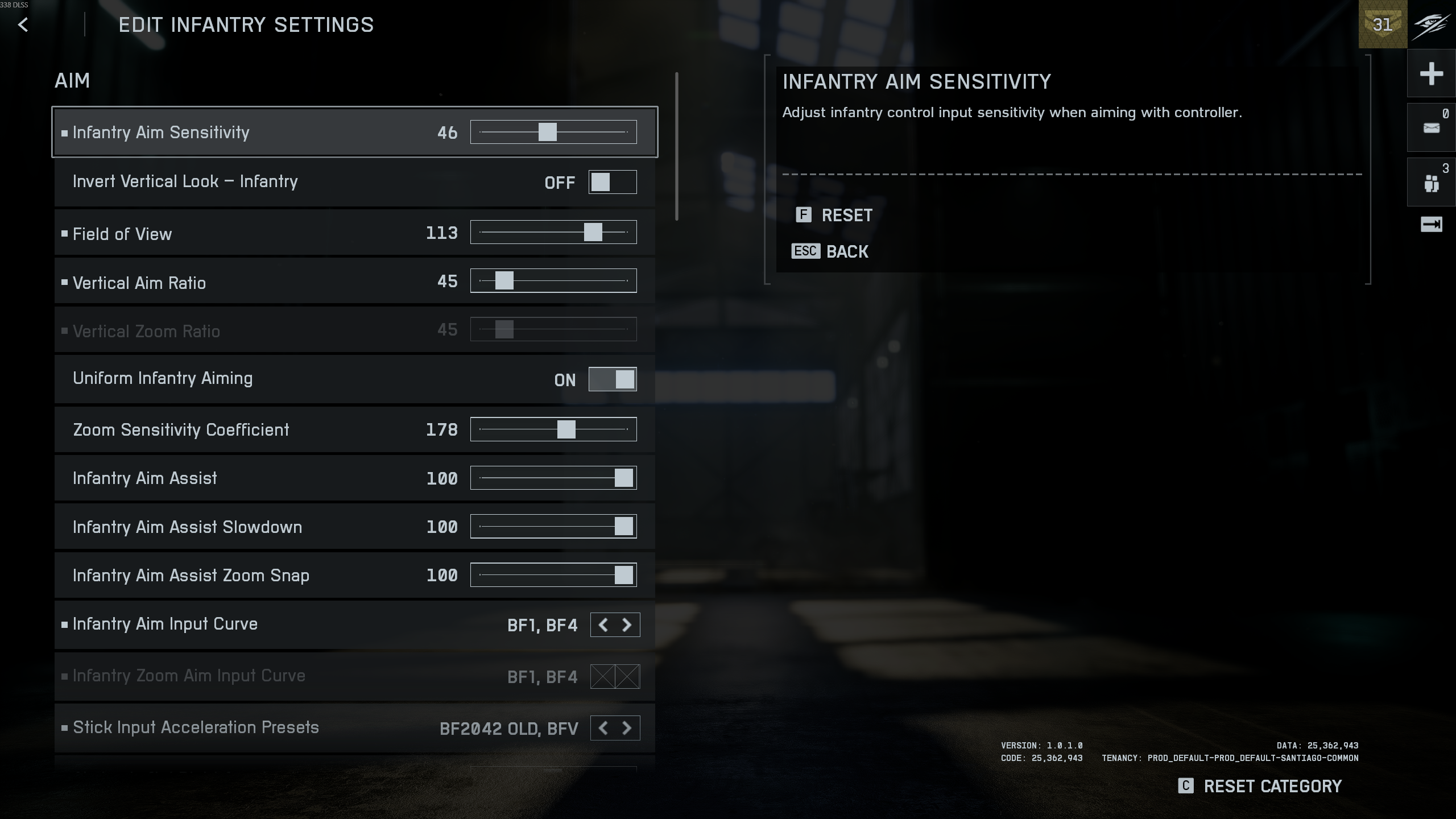Go back using the top-left arrow
This screenshot has width=1456, height=819.
click(x=23, y=25)
